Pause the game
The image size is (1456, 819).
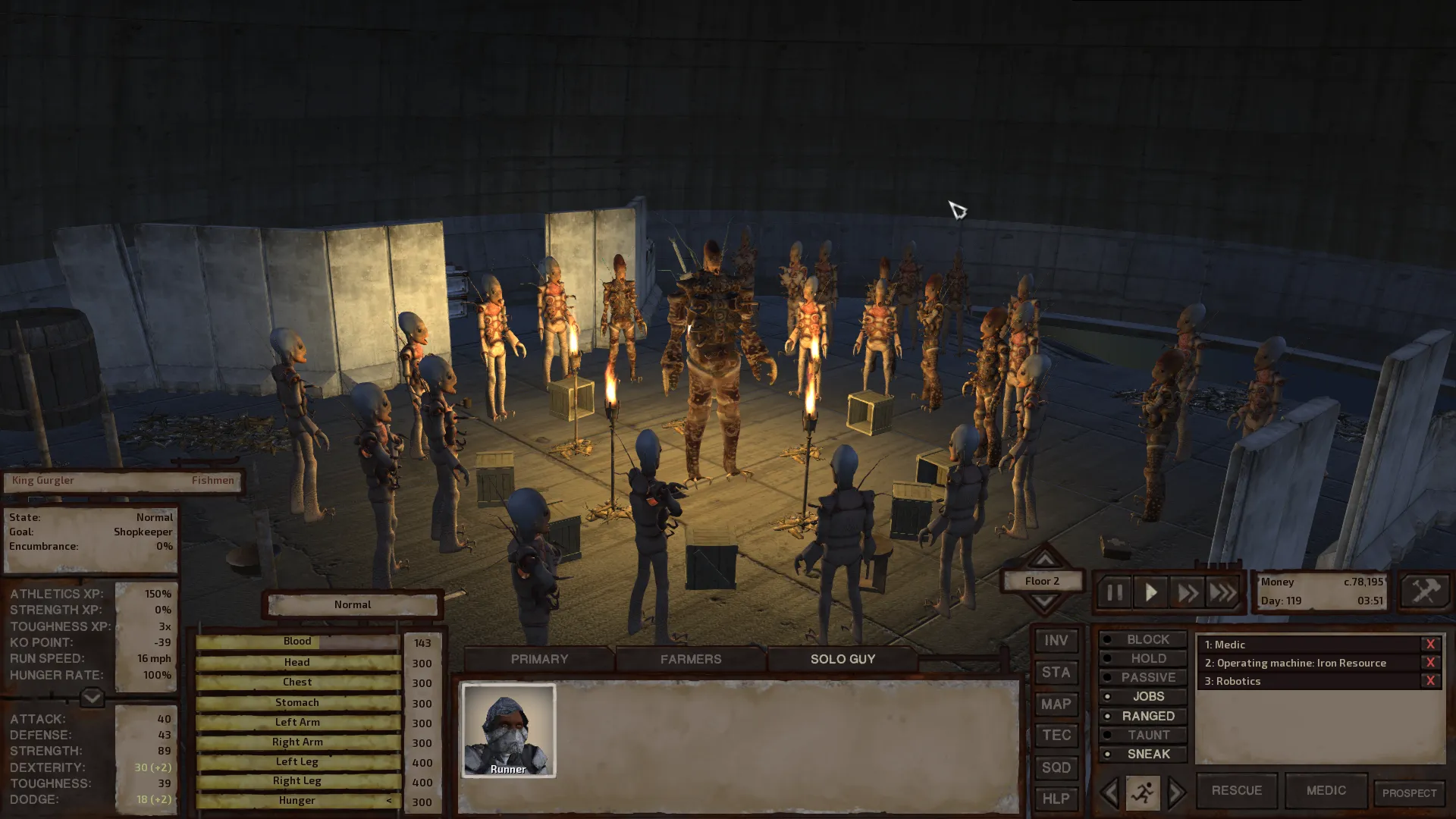coord(1114,592)
